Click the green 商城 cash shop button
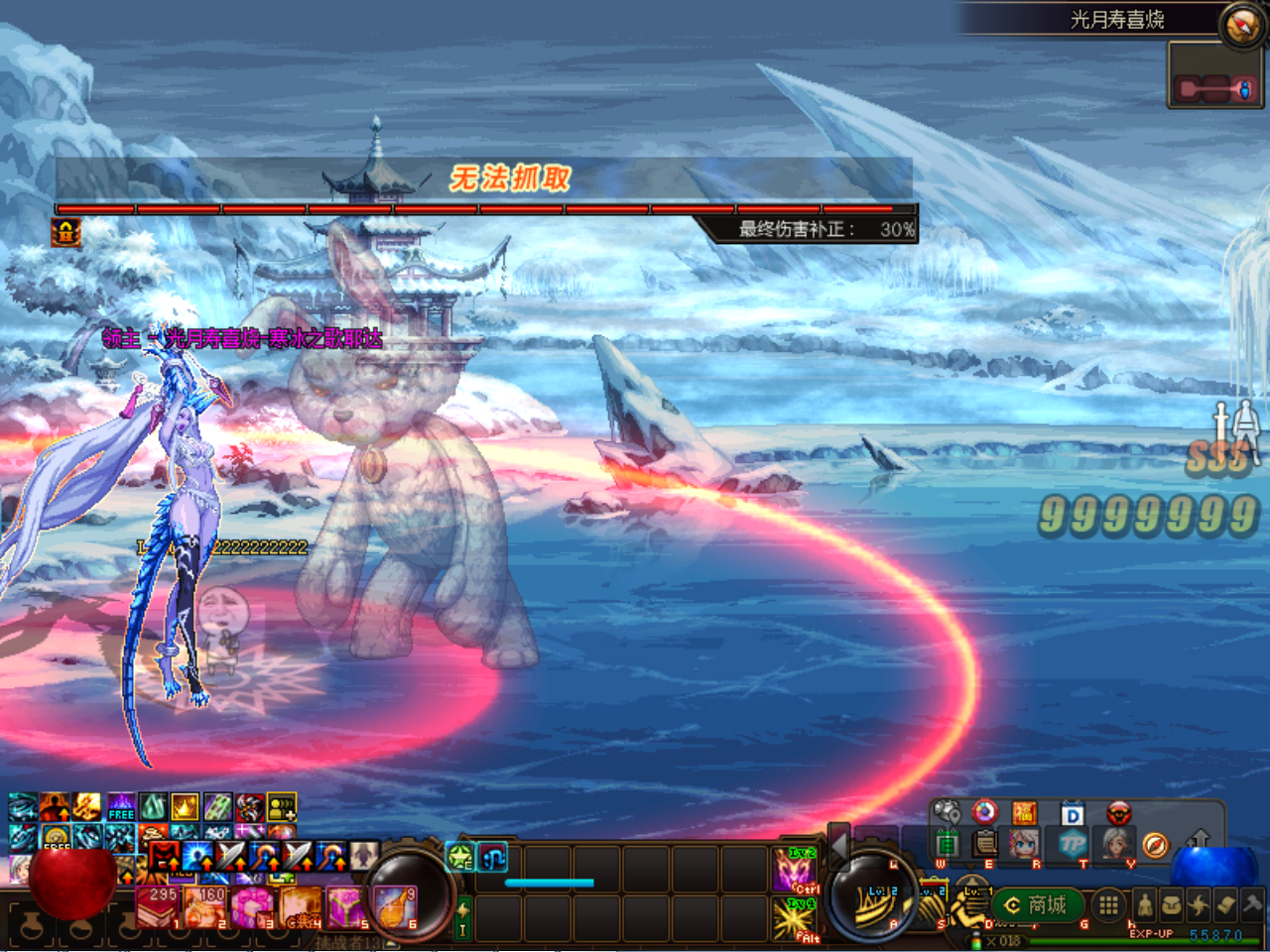Viewport: 1270px width, 952px height. [x=1037, y=905]
